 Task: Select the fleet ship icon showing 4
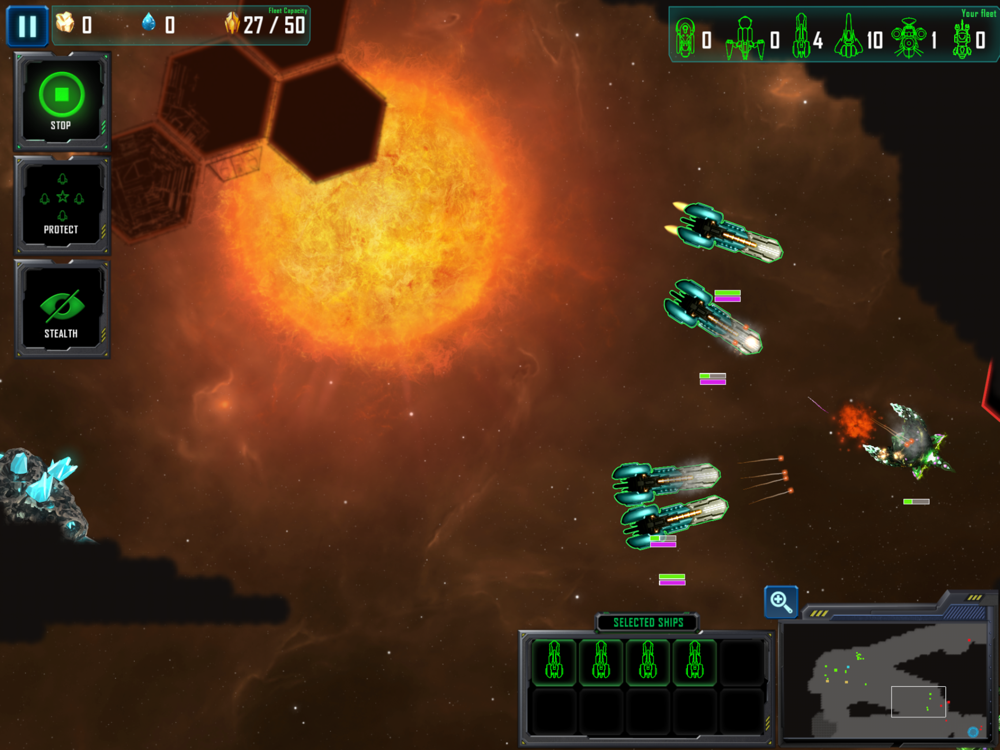(801, 38)
